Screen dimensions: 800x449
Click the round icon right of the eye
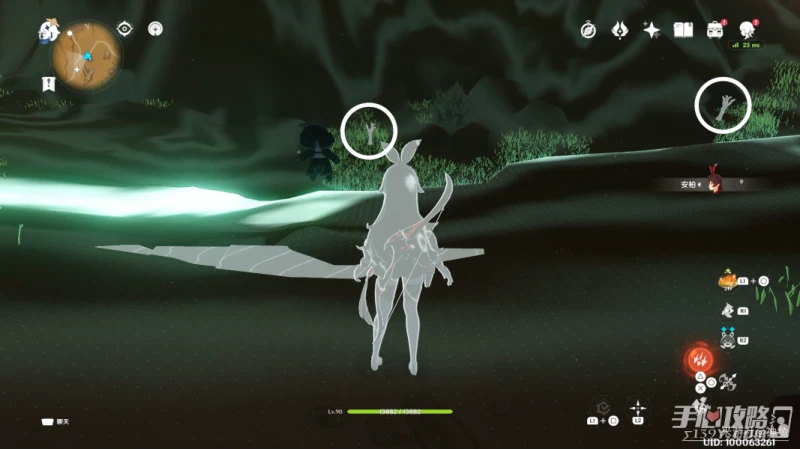(155, 29)
